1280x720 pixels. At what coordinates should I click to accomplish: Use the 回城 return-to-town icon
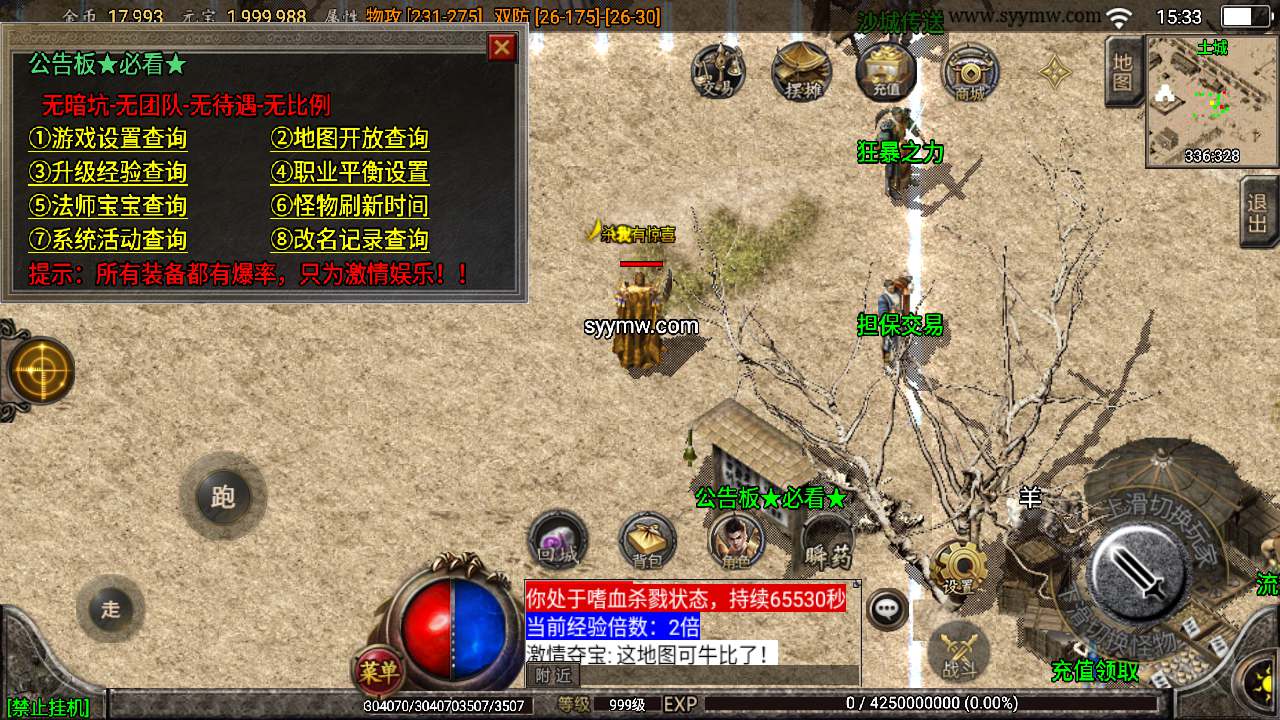[x=557, y=541]
